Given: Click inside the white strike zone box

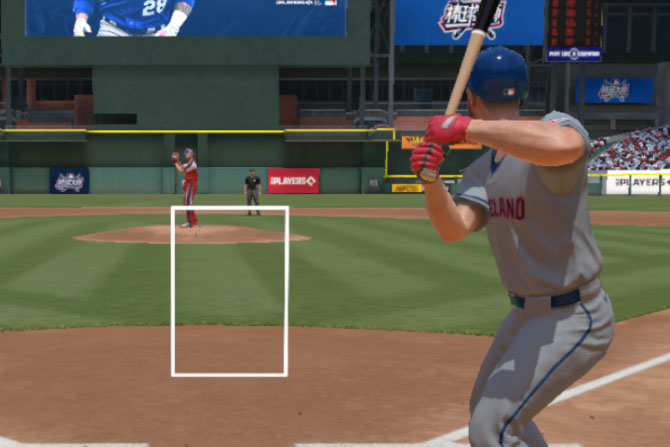Looking at the screenshot, I should pos(230,291).
